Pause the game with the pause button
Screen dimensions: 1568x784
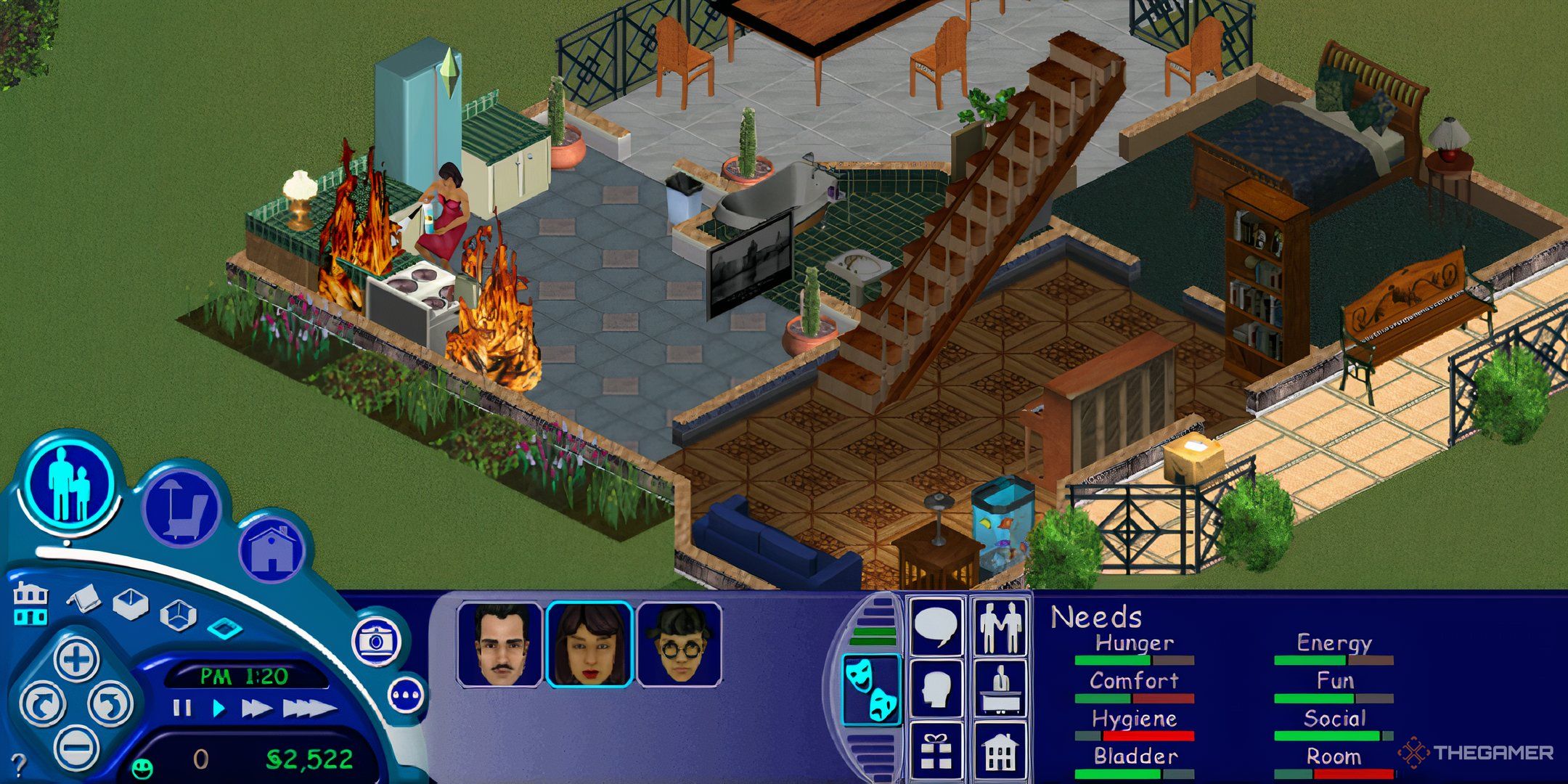pos(182,709)
